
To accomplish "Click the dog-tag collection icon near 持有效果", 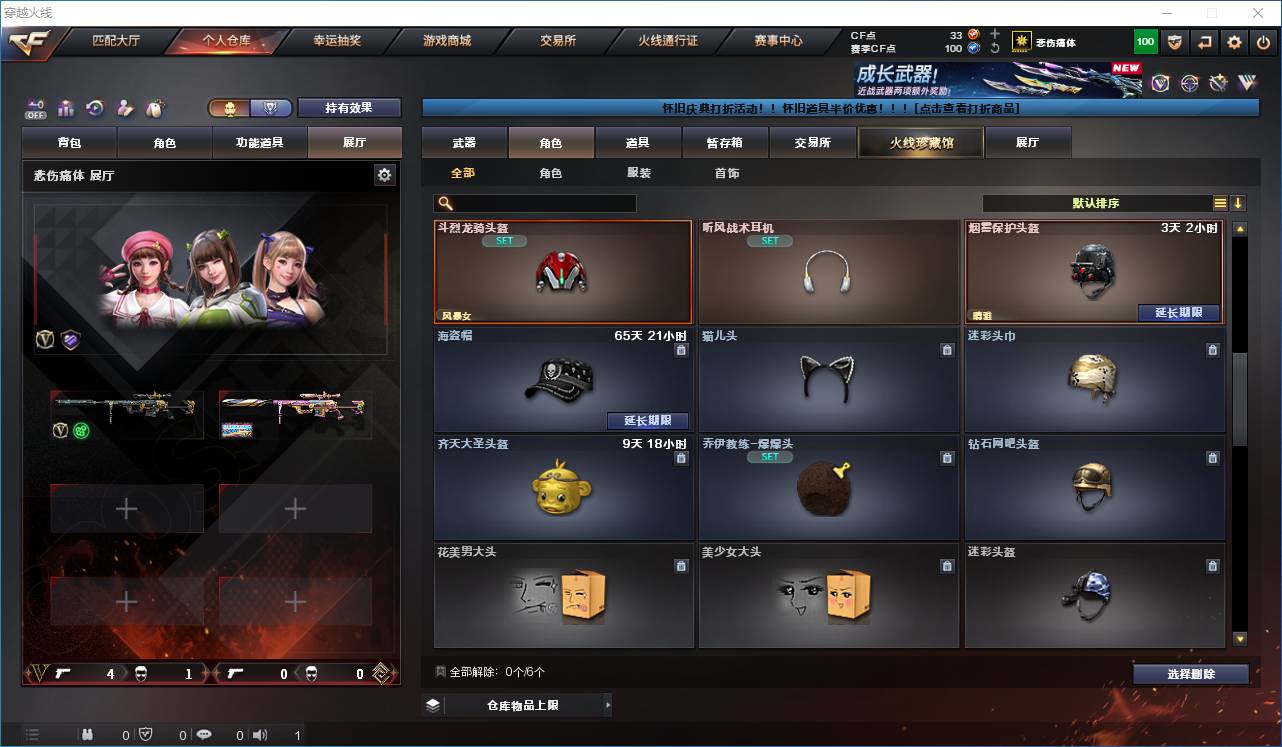I will (x=155, y=108).
